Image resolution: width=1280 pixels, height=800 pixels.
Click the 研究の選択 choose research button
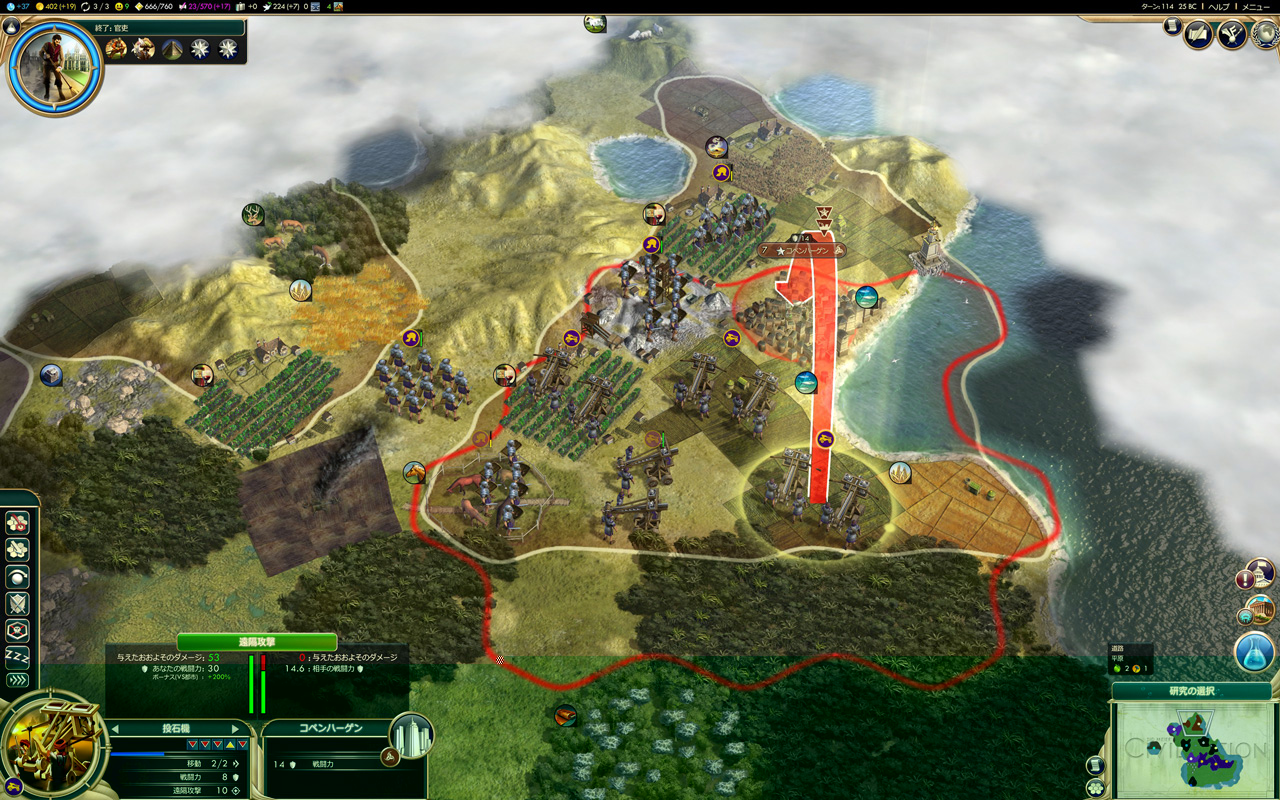(x=1191, y=691)
